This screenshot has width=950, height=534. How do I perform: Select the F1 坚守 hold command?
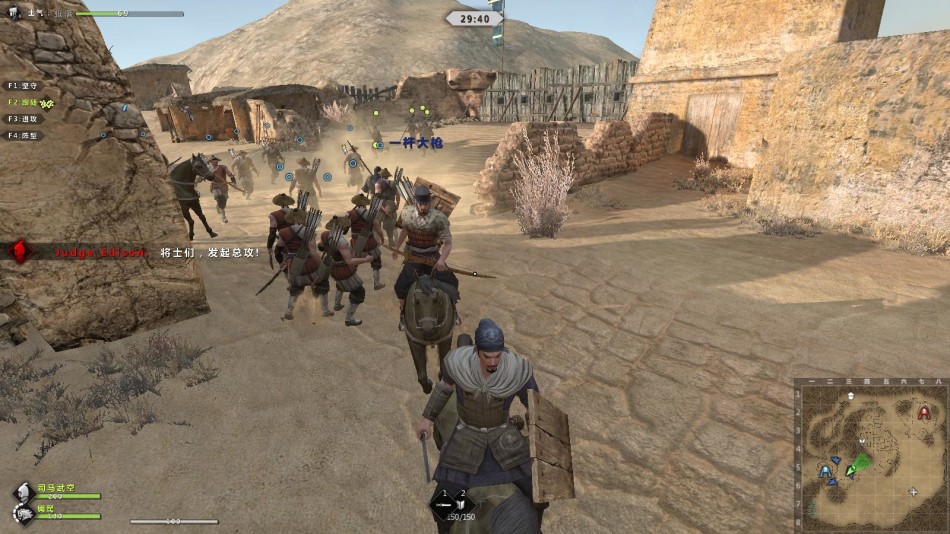(x=24, y=86)
